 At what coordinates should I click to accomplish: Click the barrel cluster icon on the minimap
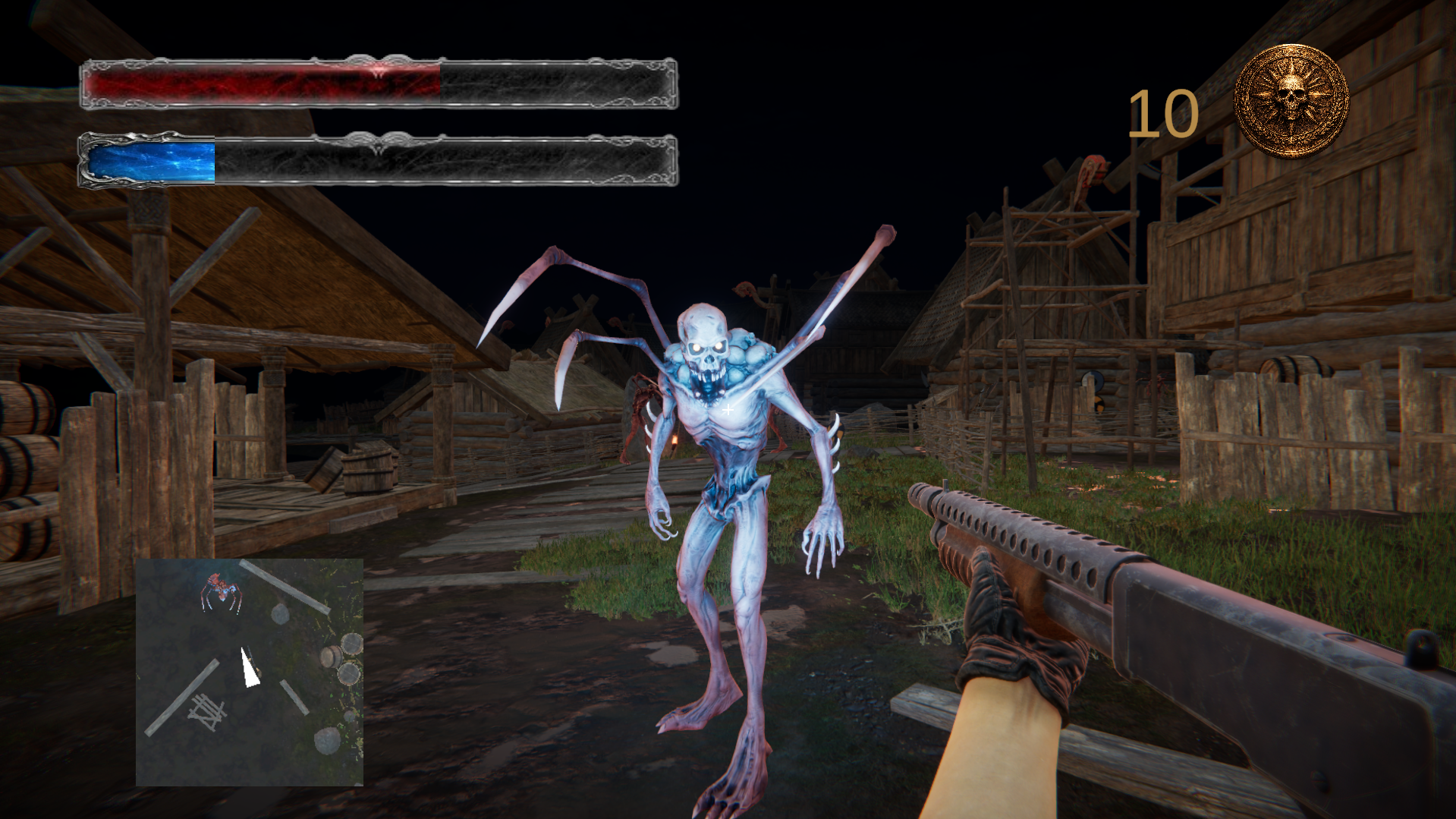343,659
